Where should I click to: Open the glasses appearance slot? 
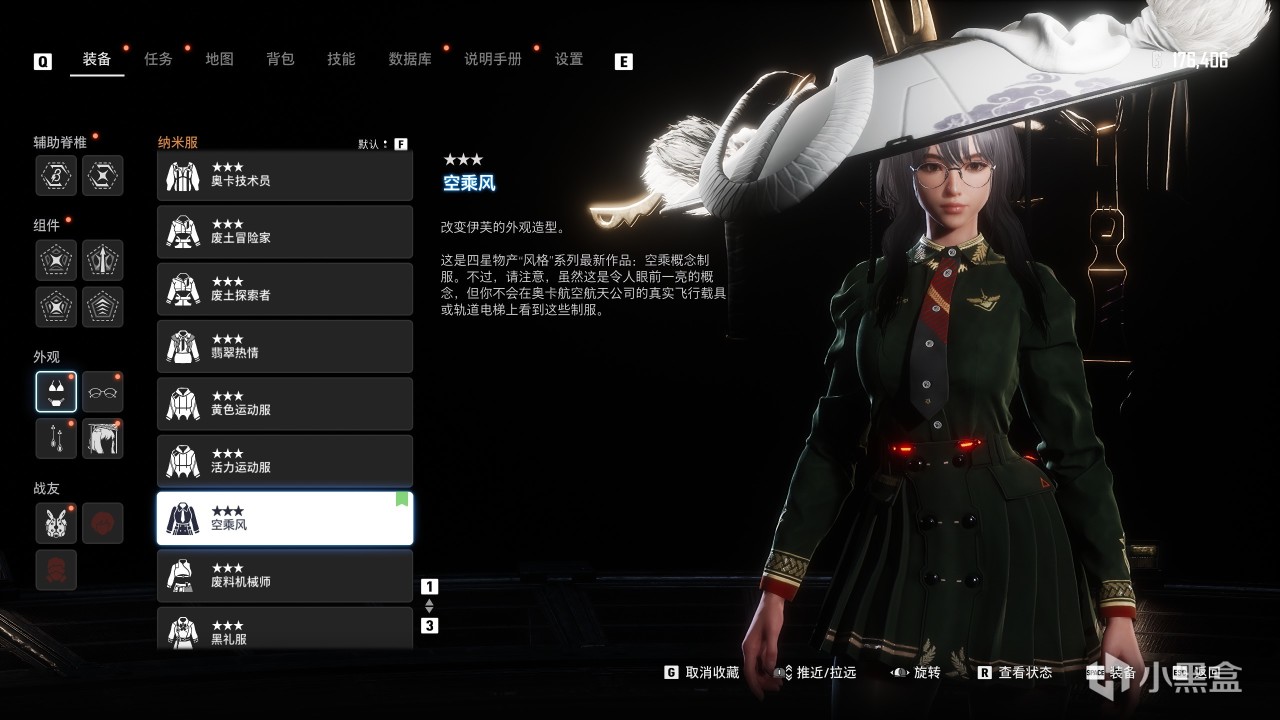coord(102,392)
